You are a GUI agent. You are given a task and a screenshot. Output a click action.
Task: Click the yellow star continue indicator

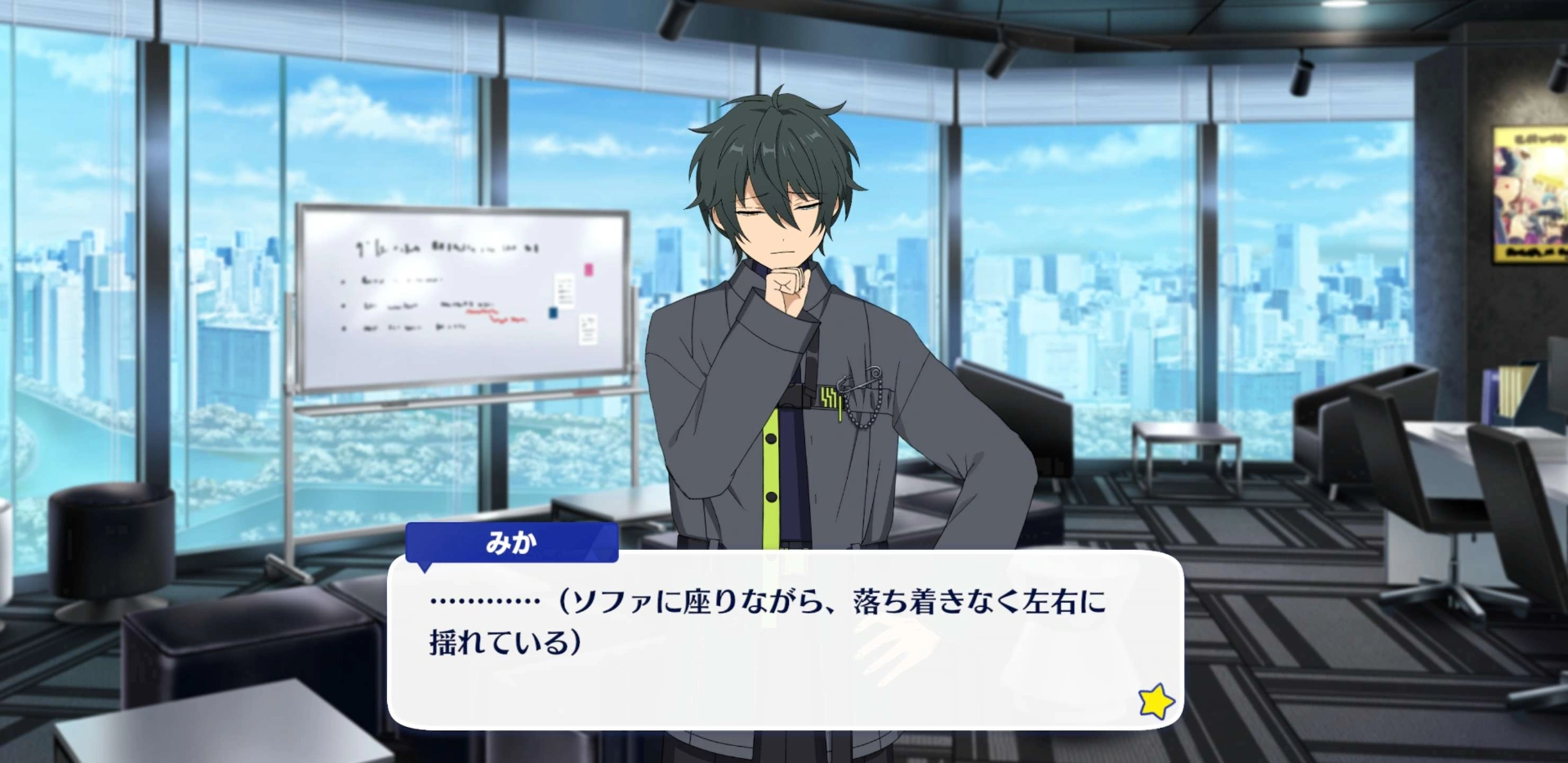(x=1156, y=701)
